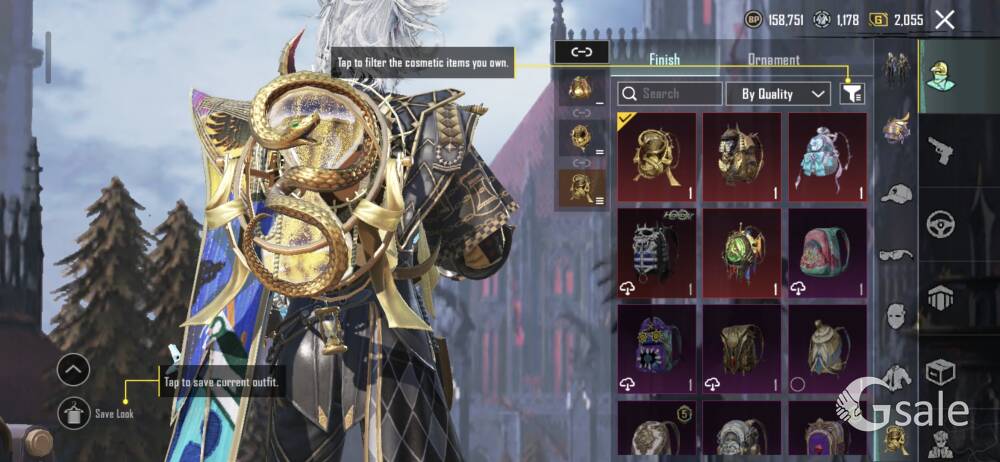Open the pistol weapon category

tap(940, 150)
